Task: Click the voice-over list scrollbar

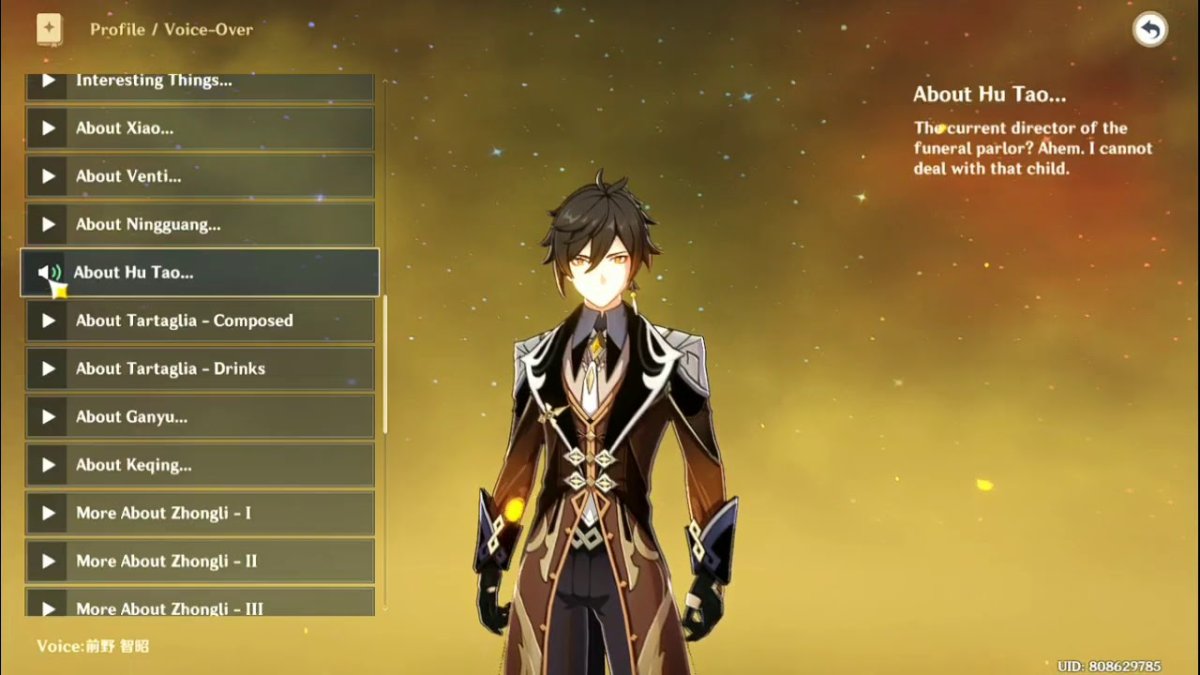Action: [385, 365]
